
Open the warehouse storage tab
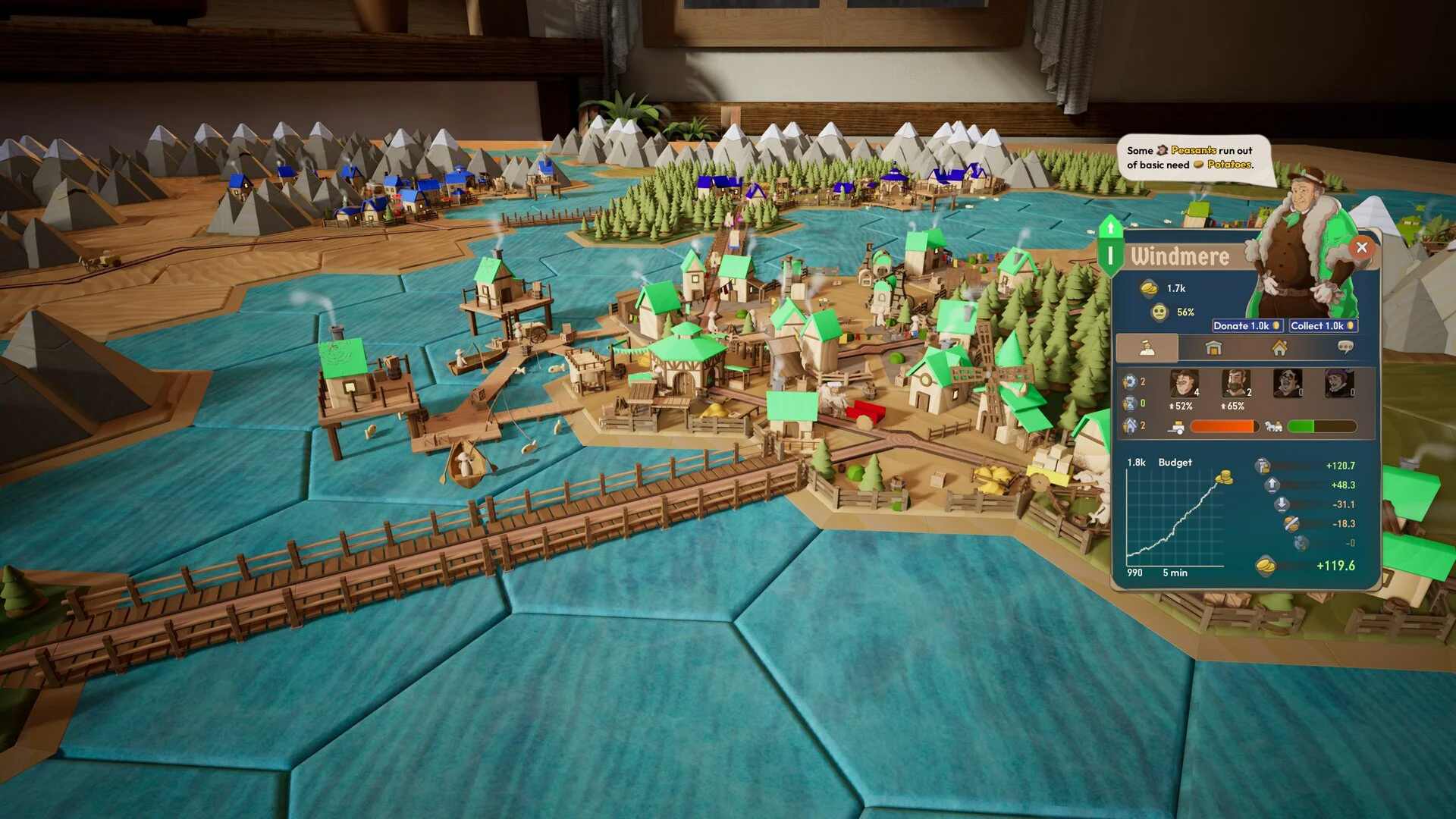point(1213,348)
